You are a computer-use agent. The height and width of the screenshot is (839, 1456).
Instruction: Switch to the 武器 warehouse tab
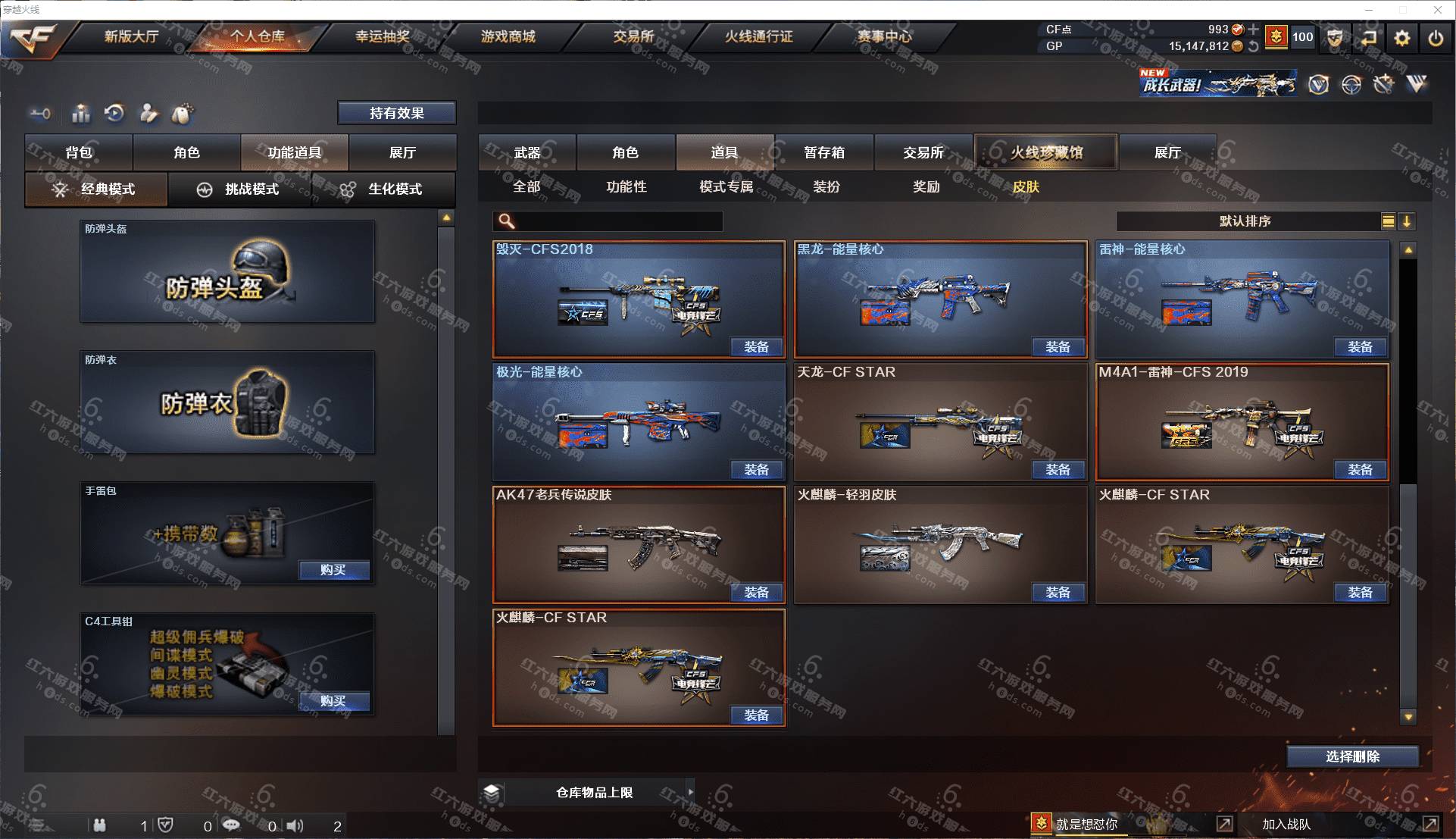(527, 152)
